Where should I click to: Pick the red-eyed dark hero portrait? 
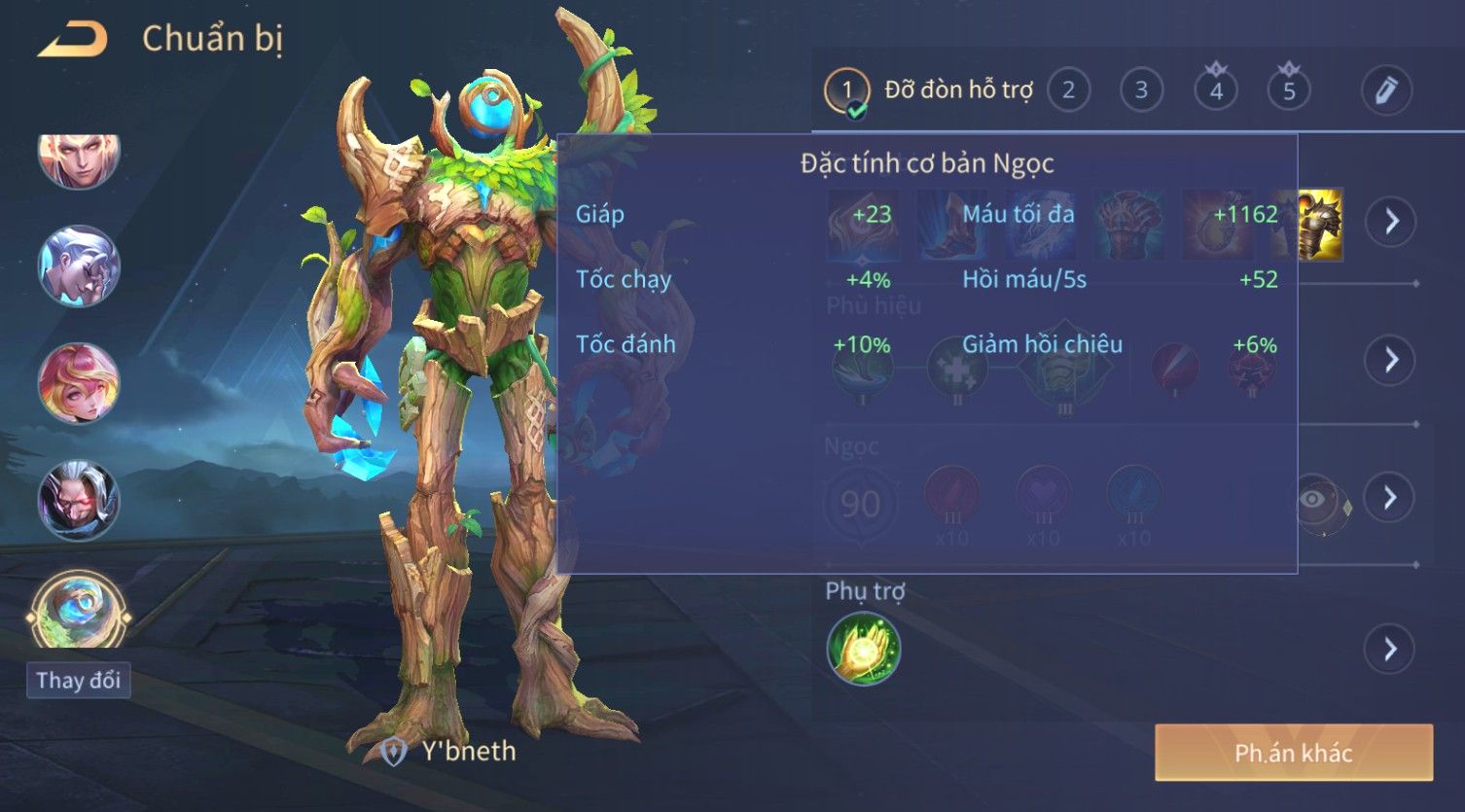coord(79,500)
